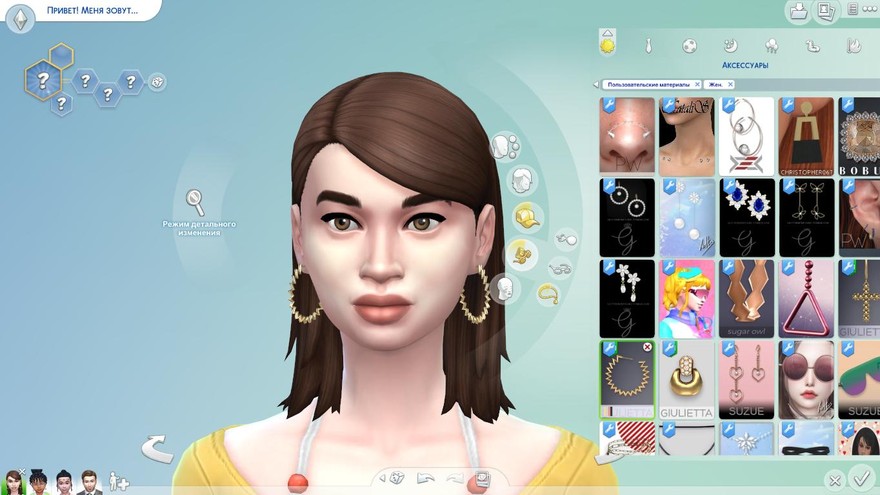Switch to the athletic outfit ball tab
Image resolution: width=880 pixels, height=495 pixels.
689,46
